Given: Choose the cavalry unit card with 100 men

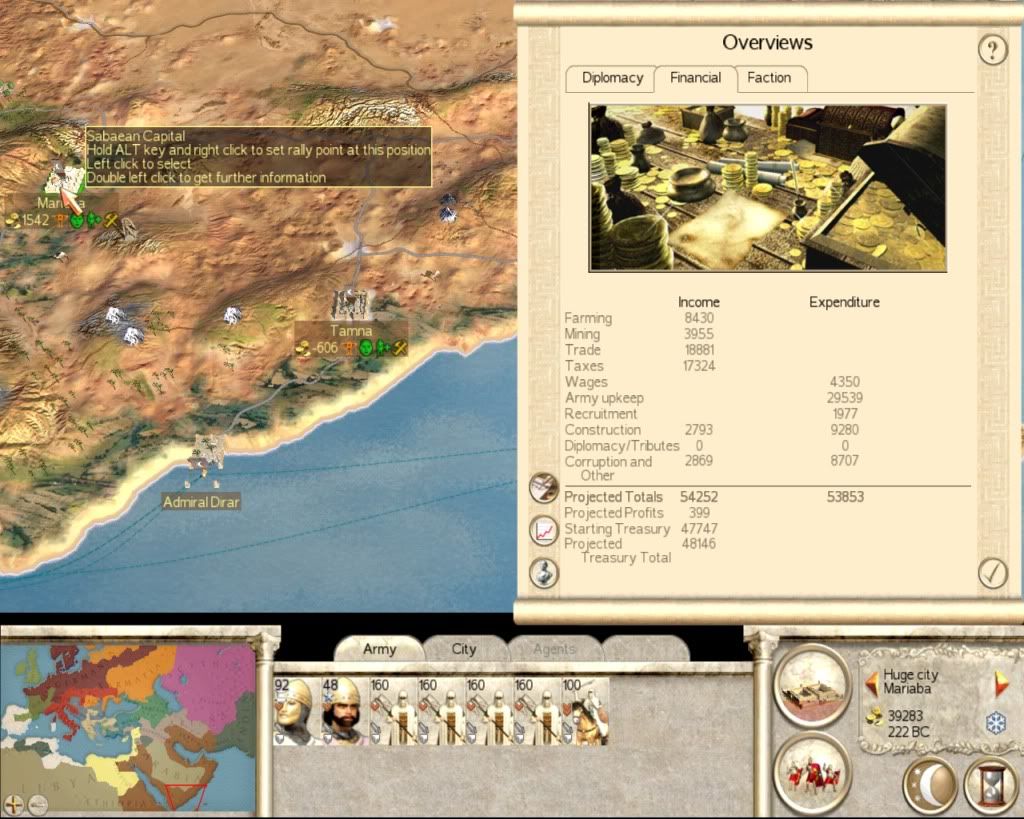Looking at the screenshot, I should tap(585, 711).
